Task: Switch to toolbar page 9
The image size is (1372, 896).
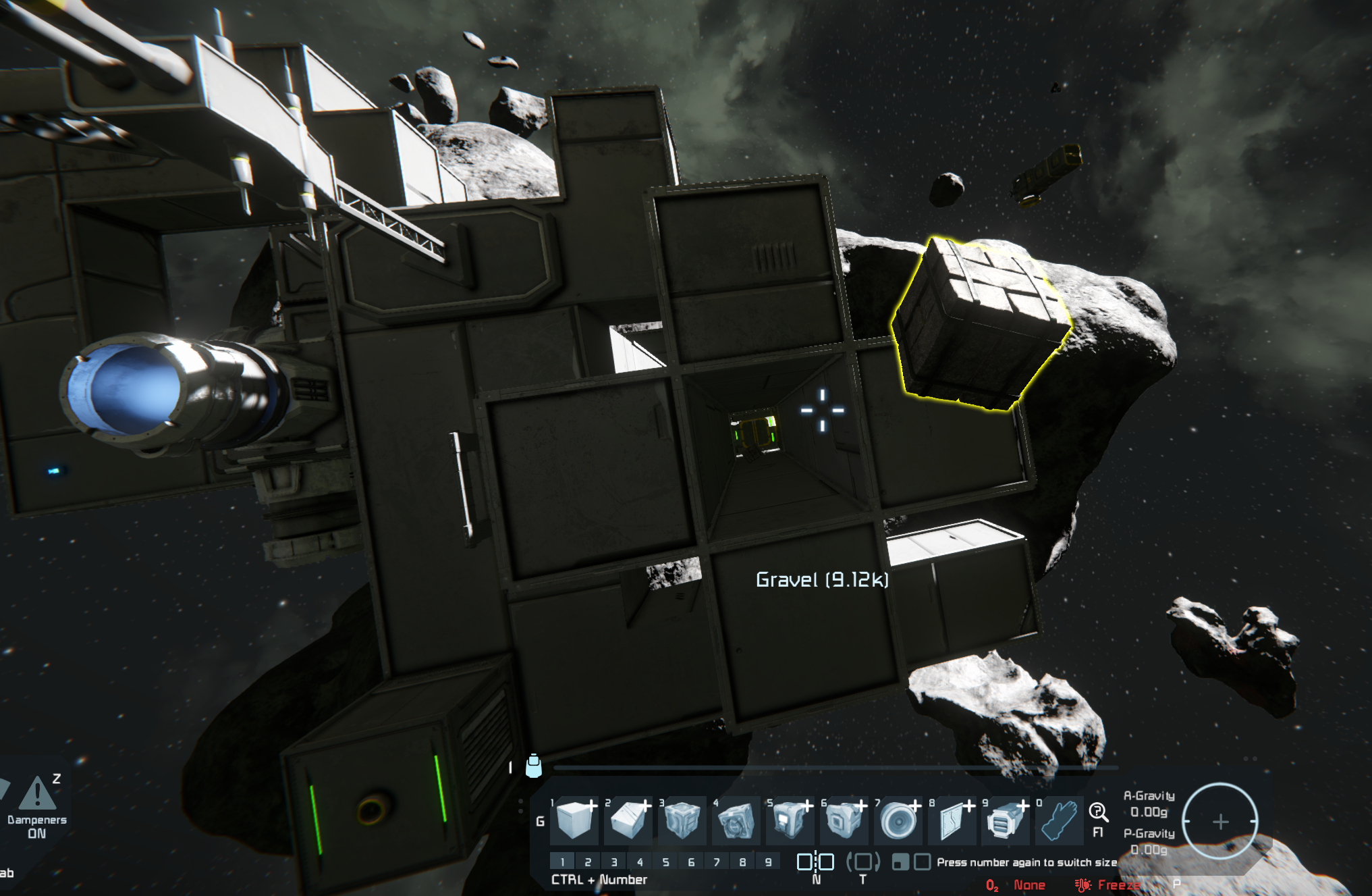Action: coord(768,862)
